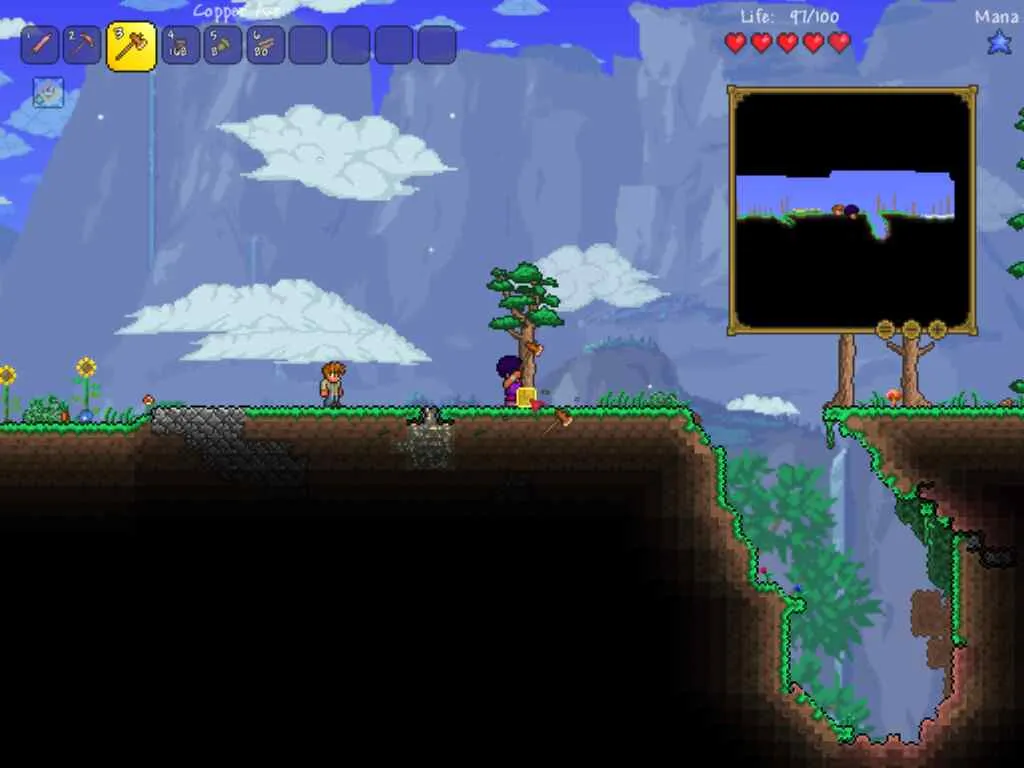Zoom in the minimap with the plus button
Image resolution: width=1024 pixels, height=768 pixels.
937,329
